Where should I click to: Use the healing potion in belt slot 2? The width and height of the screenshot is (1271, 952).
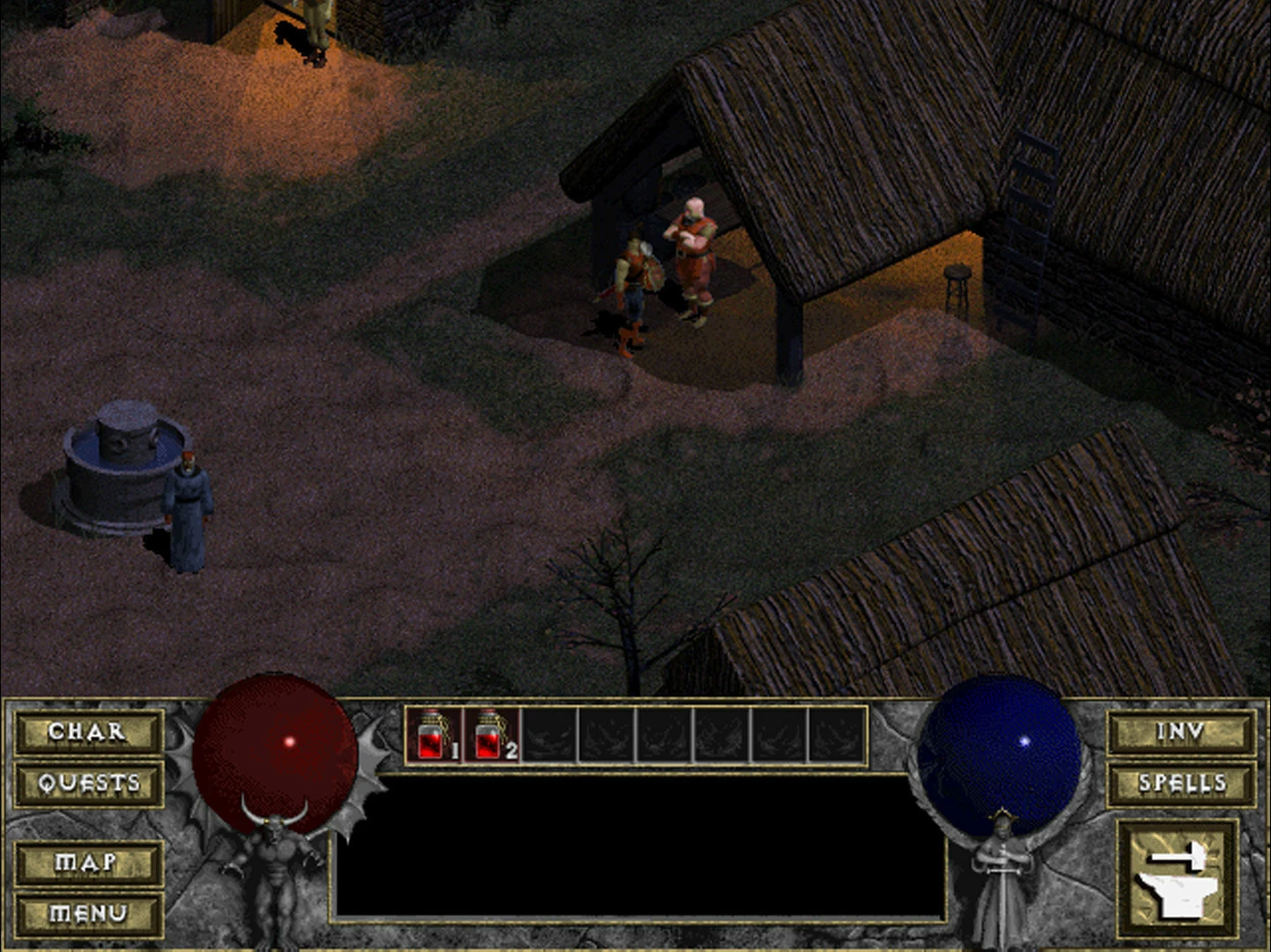tap(491, 735)
